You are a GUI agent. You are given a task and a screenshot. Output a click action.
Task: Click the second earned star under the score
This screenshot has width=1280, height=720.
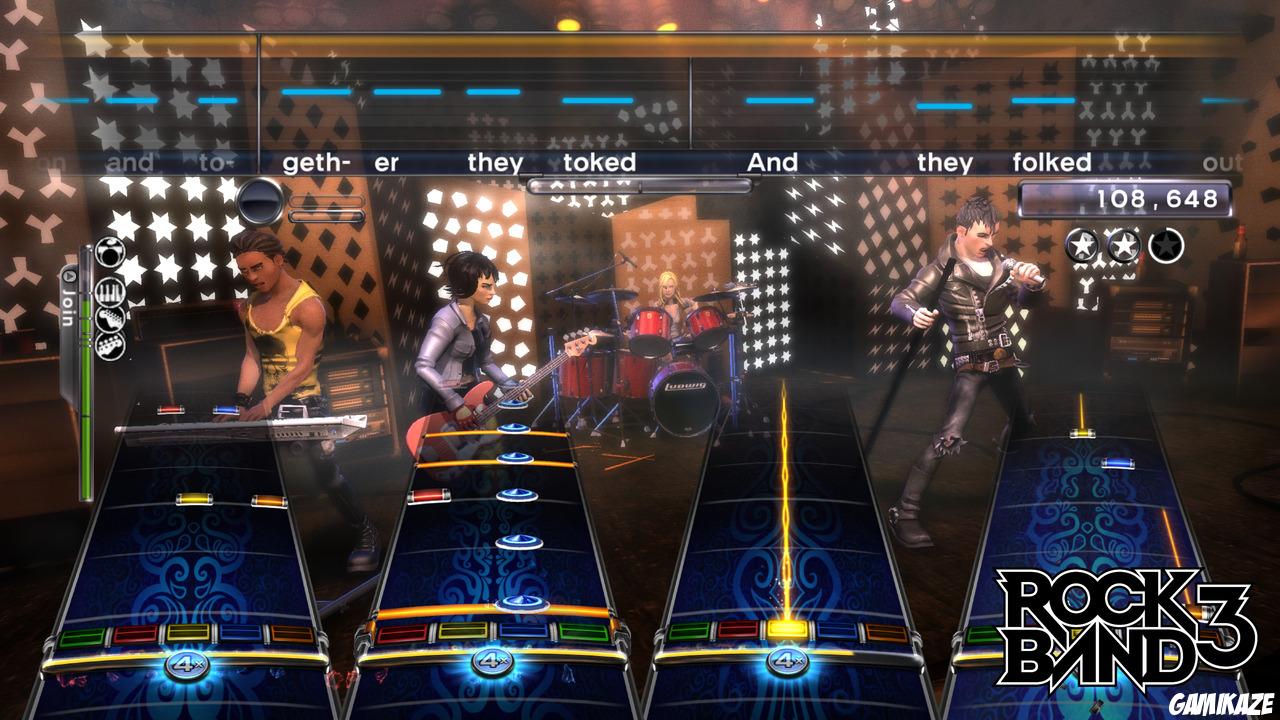tap(1124, 245)
